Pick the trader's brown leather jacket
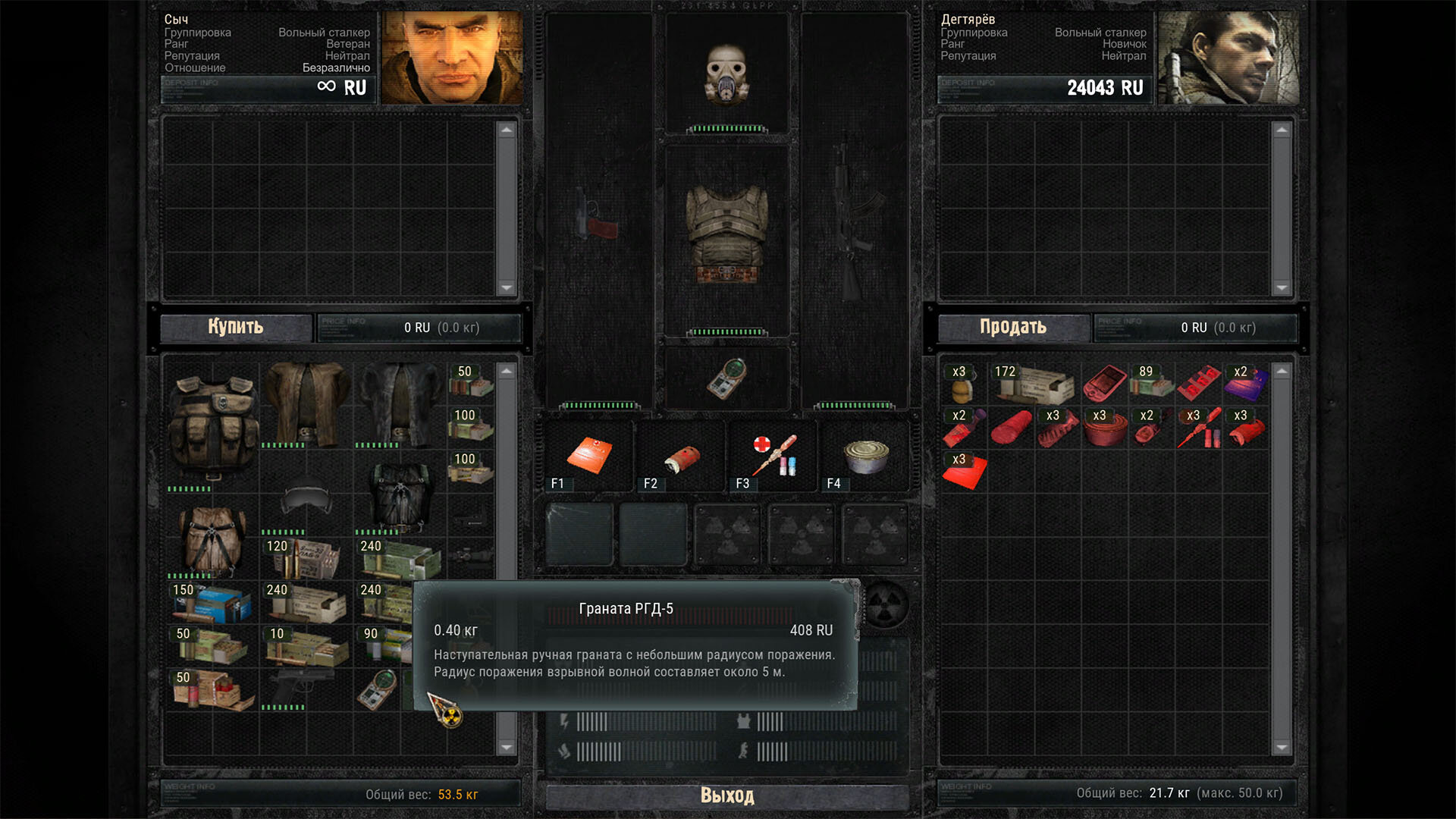Screen dimensions: 1456x819 pos(306,402)
